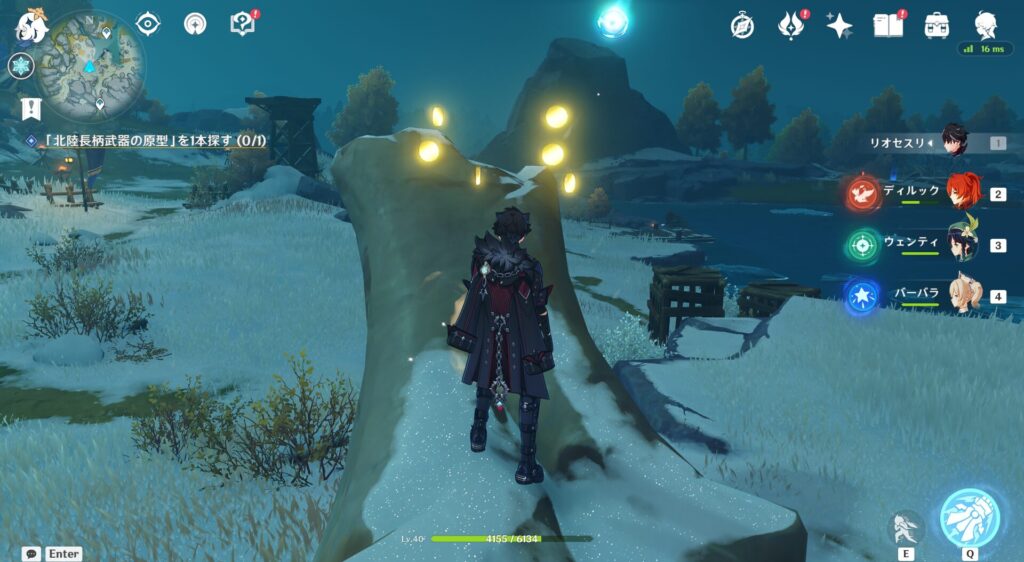Open the compass icon in the top right
Screen dimensions: 1024x562
[x=742, y=26]
